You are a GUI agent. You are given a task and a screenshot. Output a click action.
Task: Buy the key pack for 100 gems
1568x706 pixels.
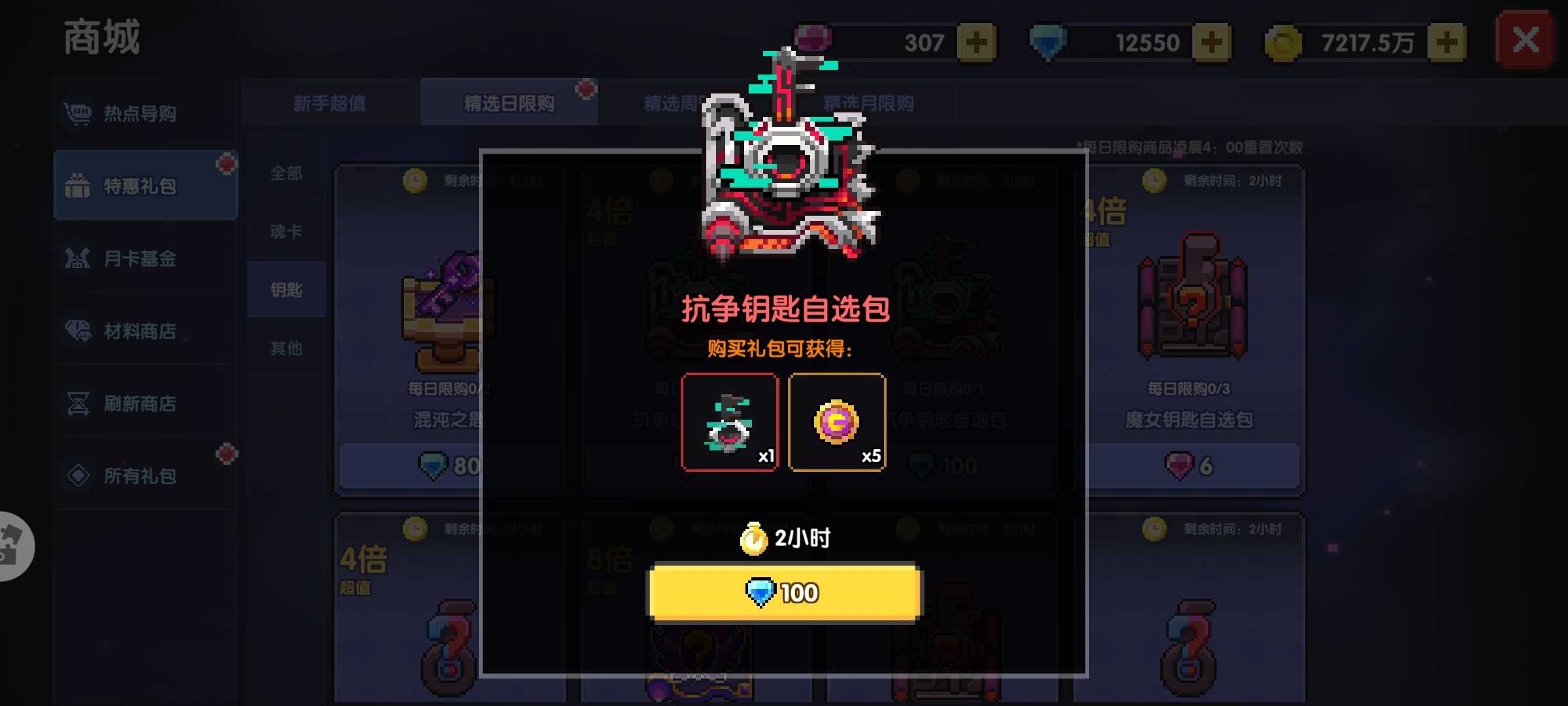pyautogui.click(x=785, y=592)
